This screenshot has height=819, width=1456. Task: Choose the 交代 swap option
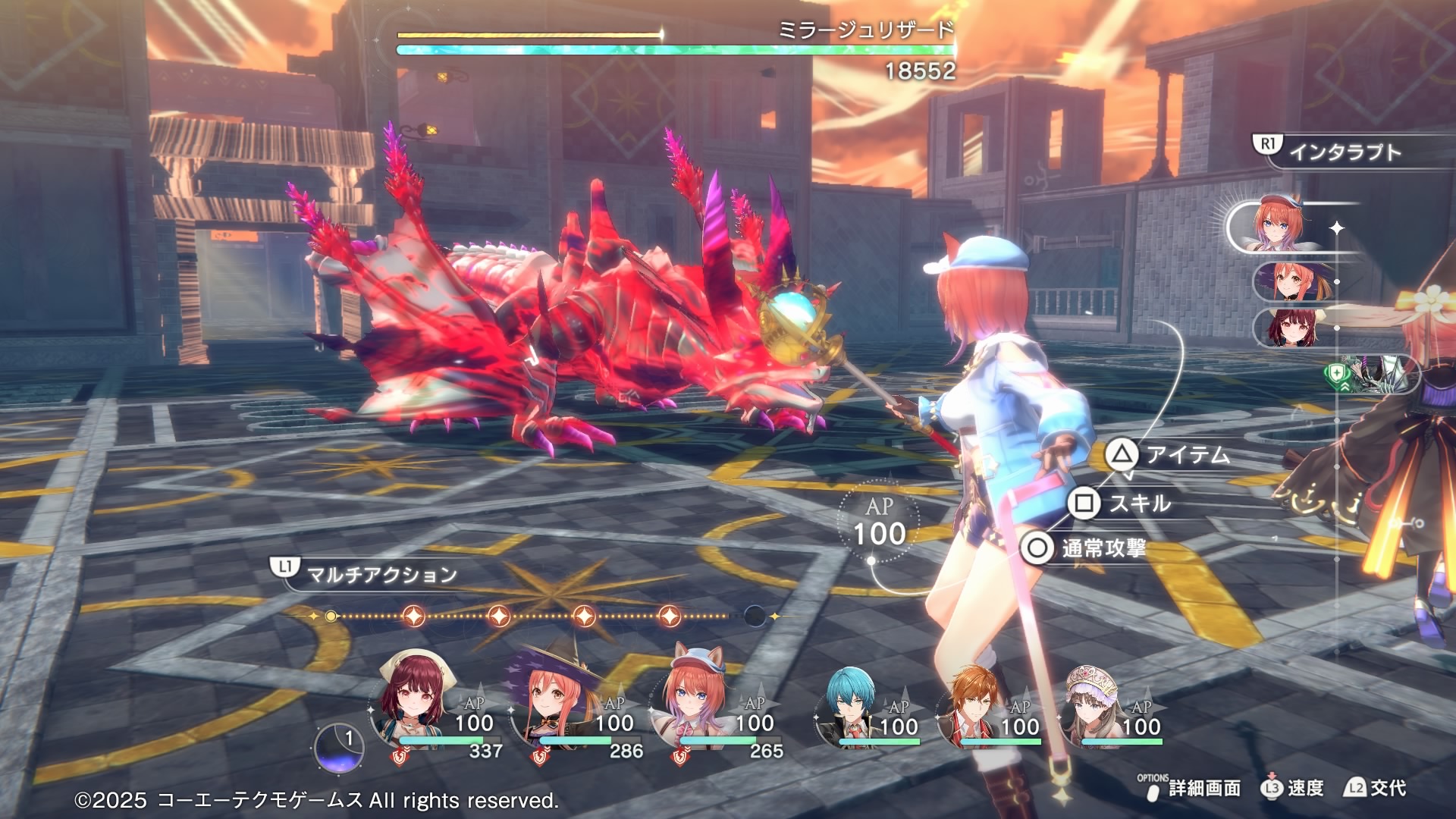coord(1376,789)
